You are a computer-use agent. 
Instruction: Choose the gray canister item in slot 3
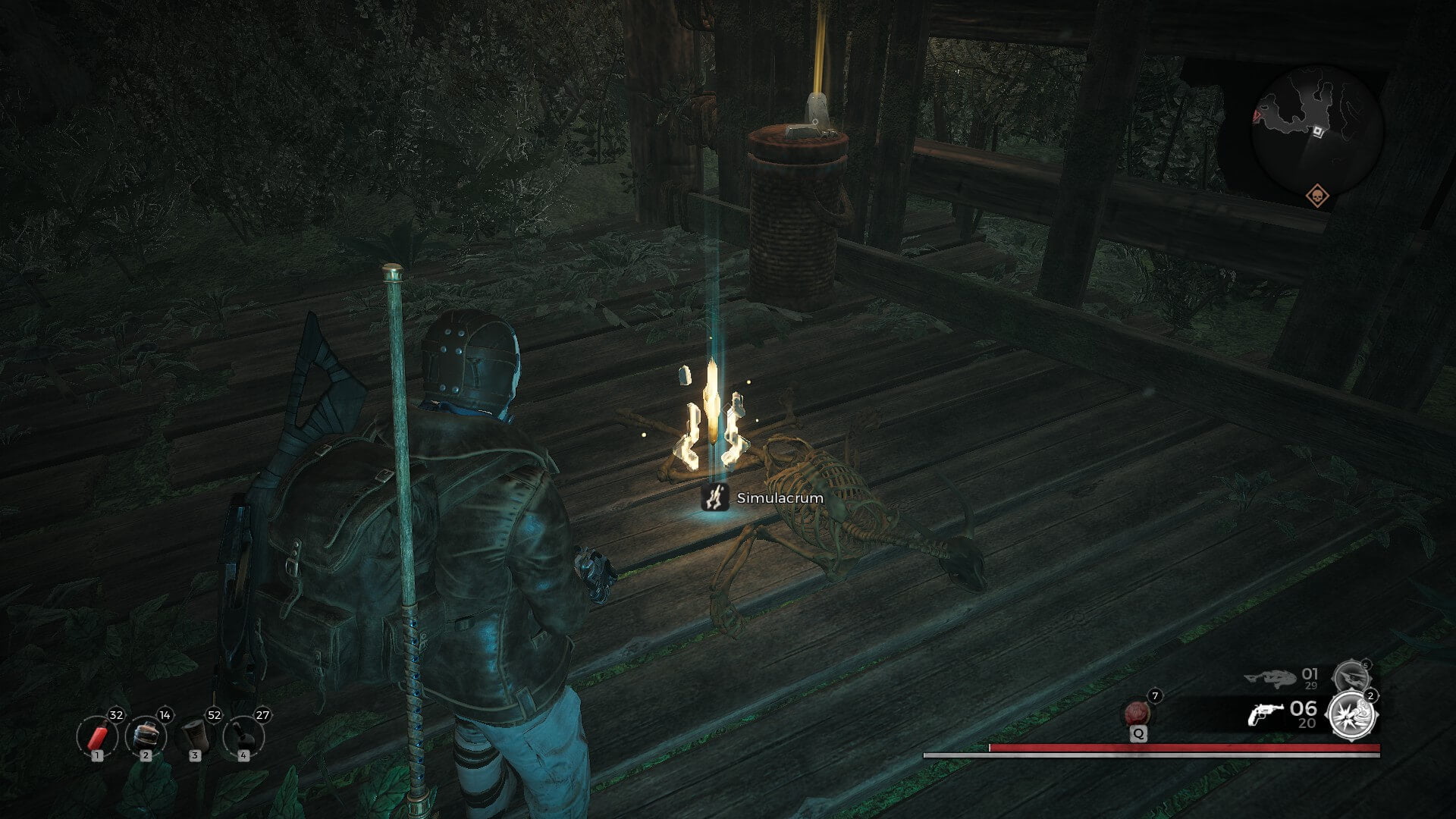[195, 736]
